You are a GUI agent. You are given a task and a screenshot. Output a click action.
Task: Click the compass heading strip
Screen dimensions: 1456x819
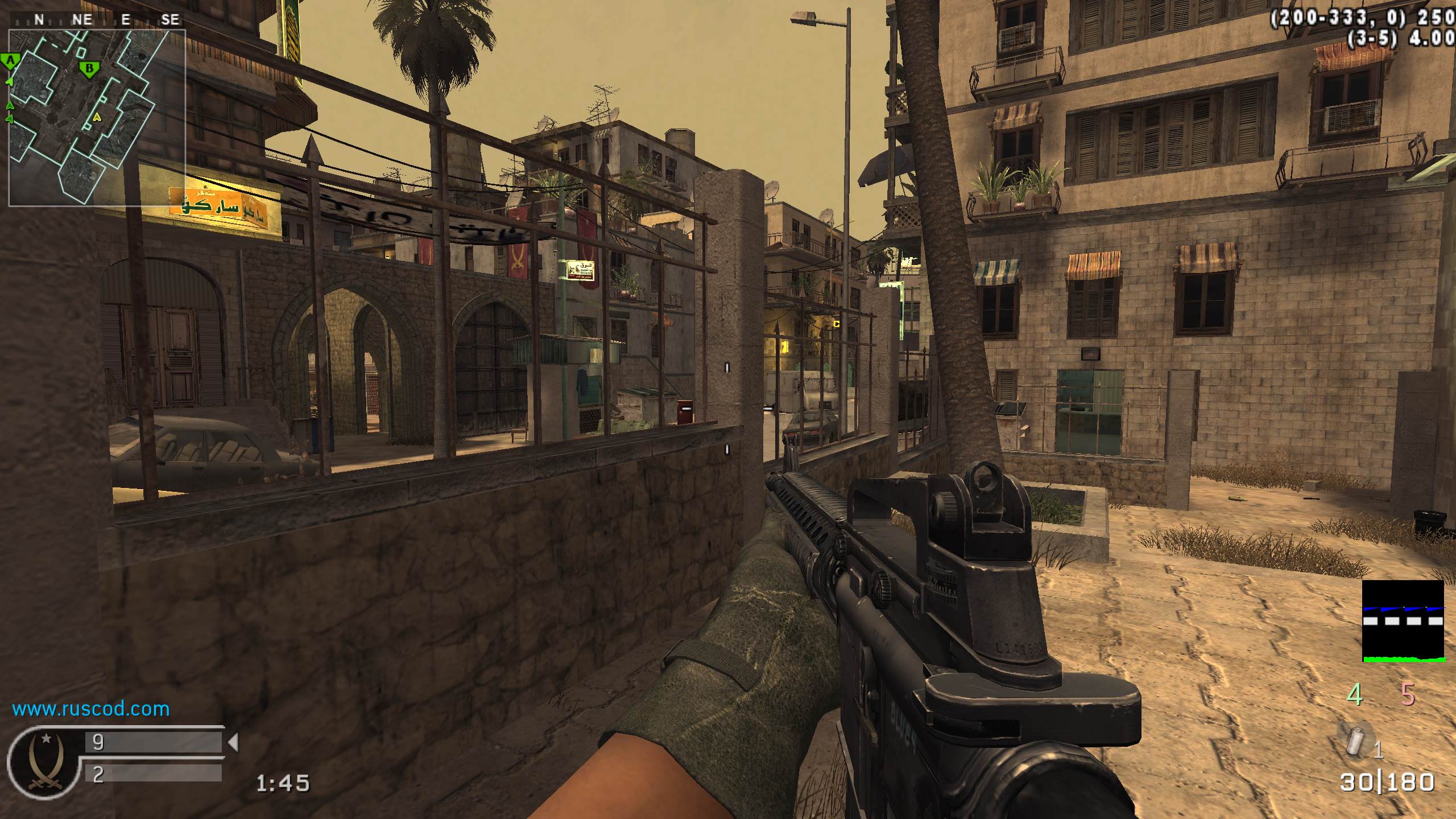pos(97,19)
